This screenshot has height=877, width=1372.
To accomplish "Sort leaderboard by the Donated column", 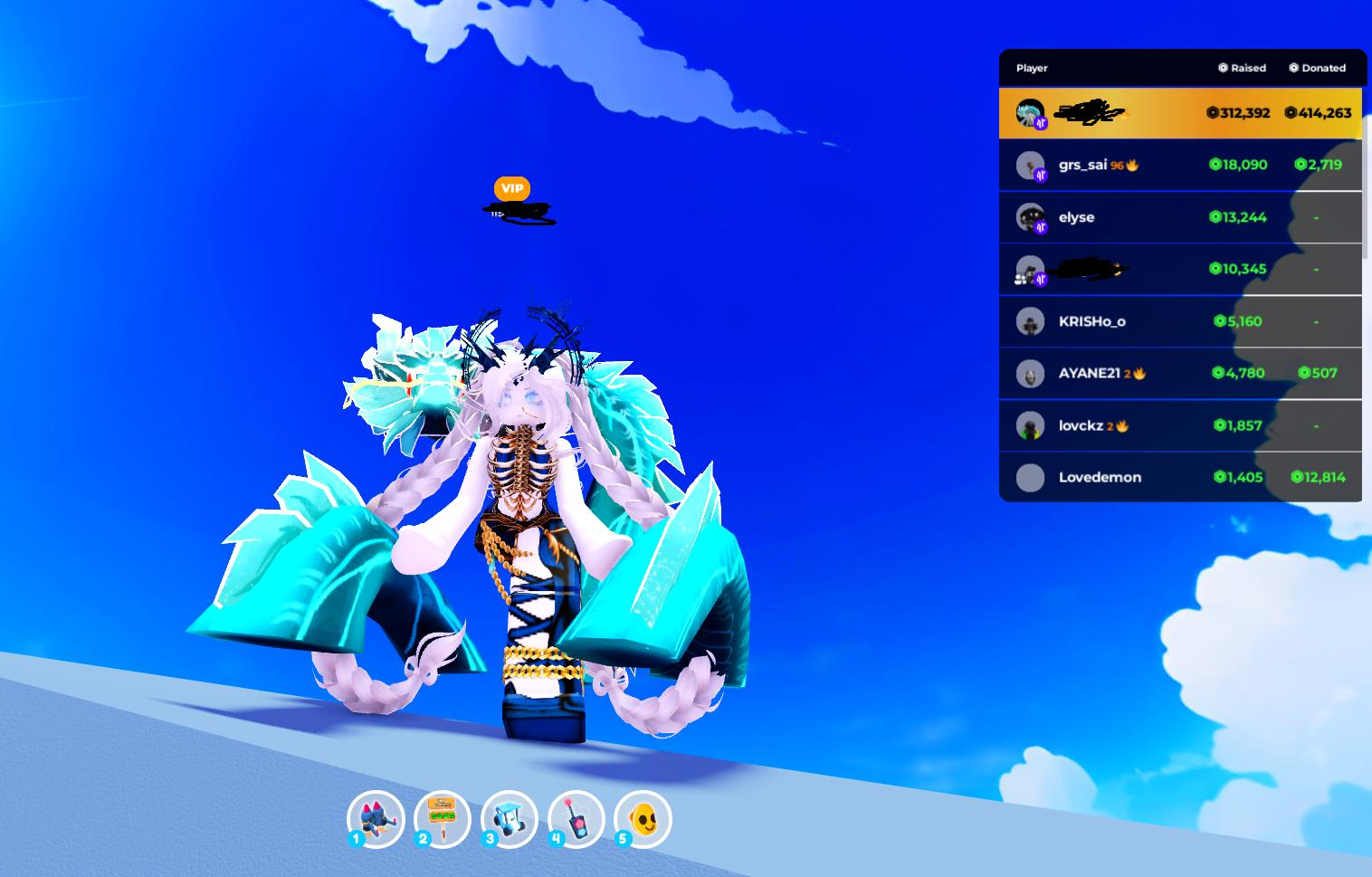I will [x=1318, y=68].
